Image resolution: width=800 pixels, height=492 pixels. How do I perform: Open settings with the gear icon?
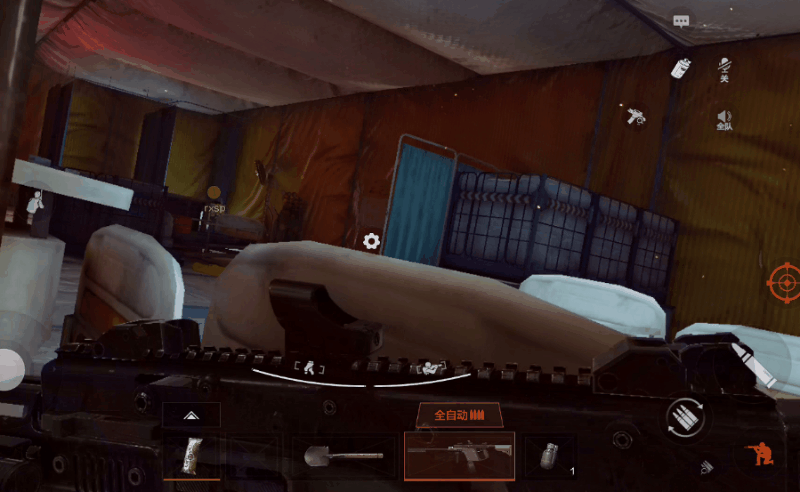371,241
